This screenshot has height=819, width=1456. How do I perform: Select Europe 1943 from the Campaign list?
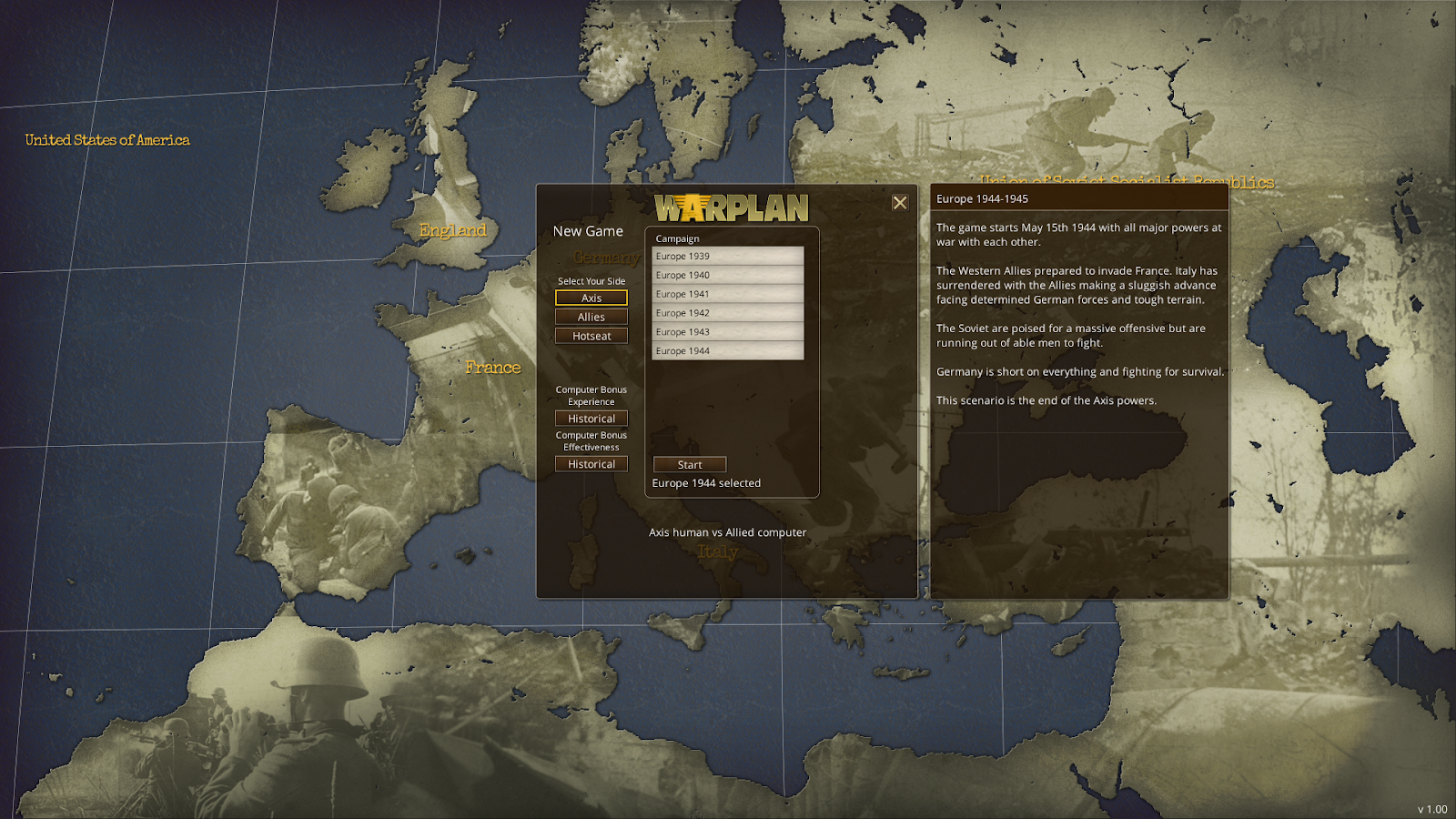pos(726,331)
